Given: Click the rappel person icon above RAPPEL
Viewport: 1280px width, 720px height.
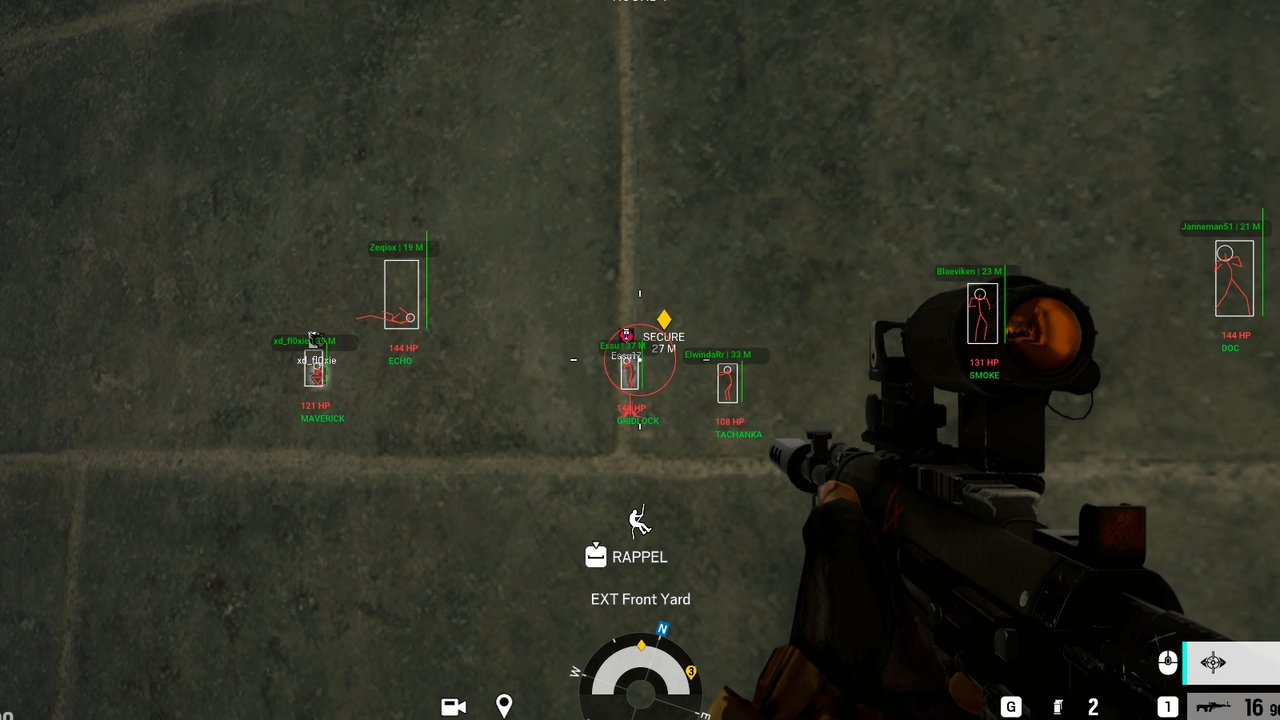Looking at the screenshot, I should 639,521.
